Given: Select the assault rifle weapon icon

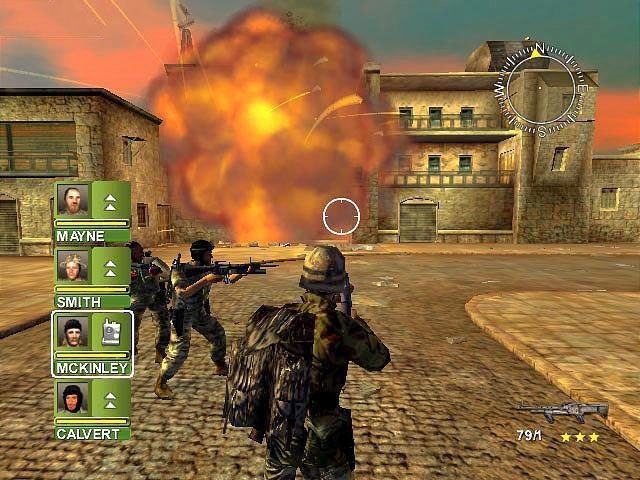Looking at the screenshot, I should (562, 410).
